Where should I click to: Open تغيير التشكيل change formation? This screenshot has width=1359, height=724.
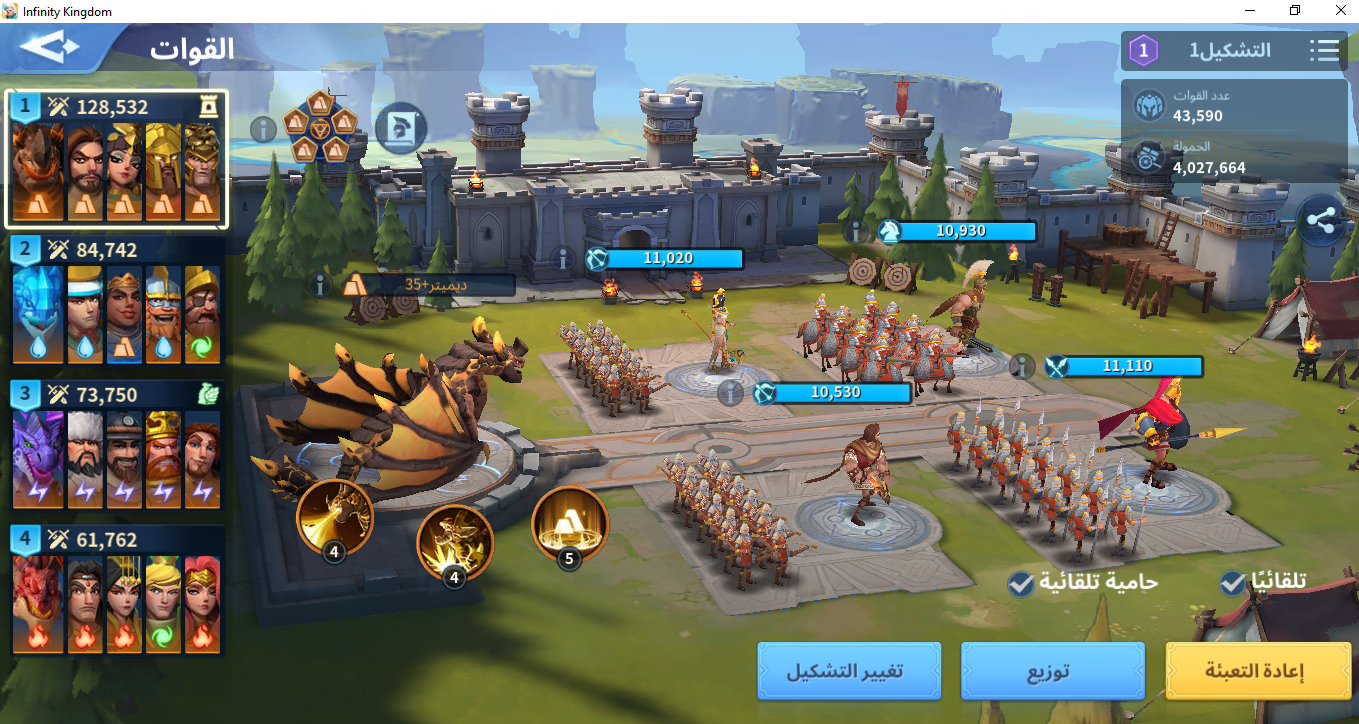coord(848,670)
